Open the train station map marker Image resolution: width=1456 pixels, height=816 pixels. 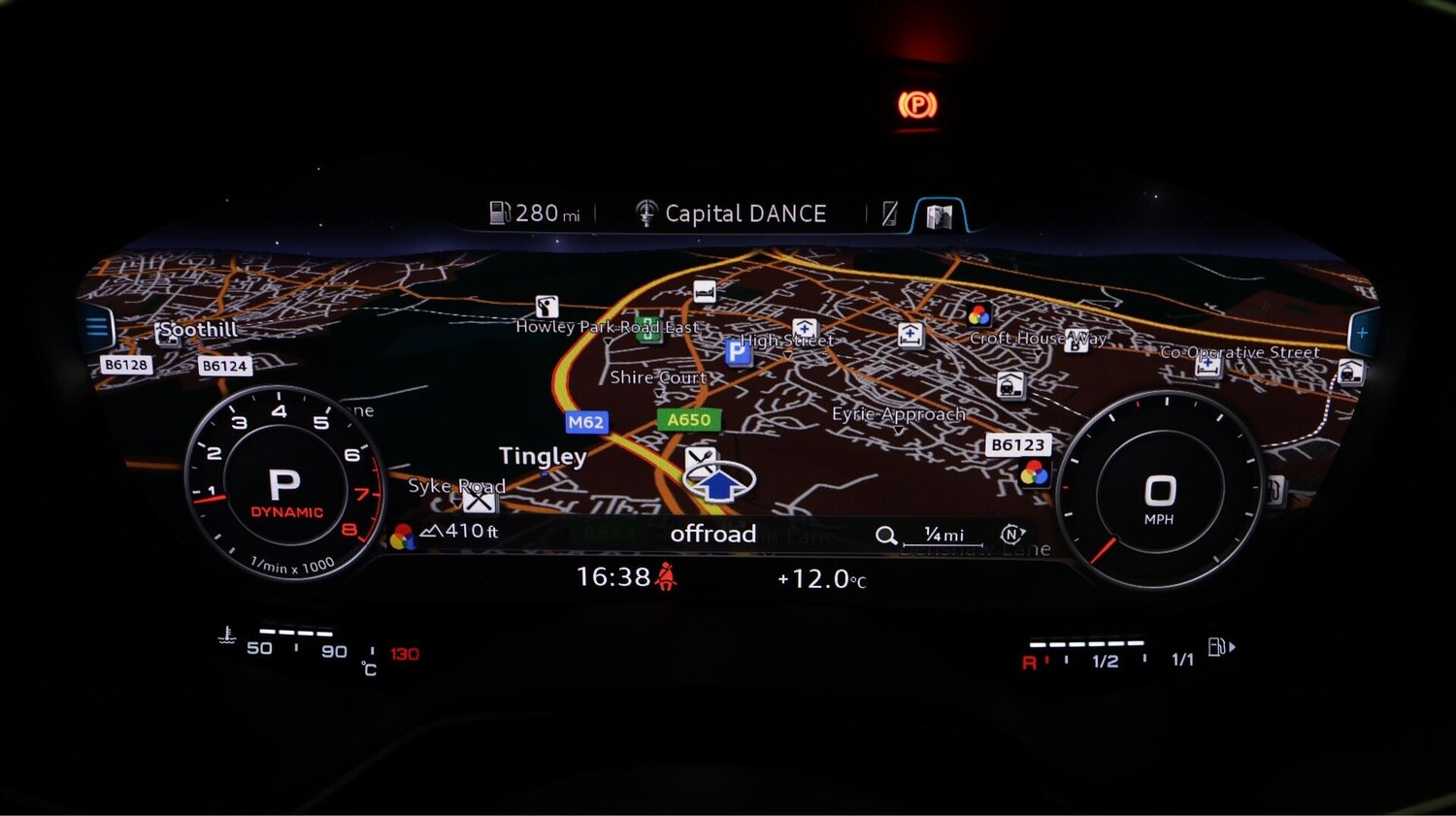click(x=1010, y=385)
